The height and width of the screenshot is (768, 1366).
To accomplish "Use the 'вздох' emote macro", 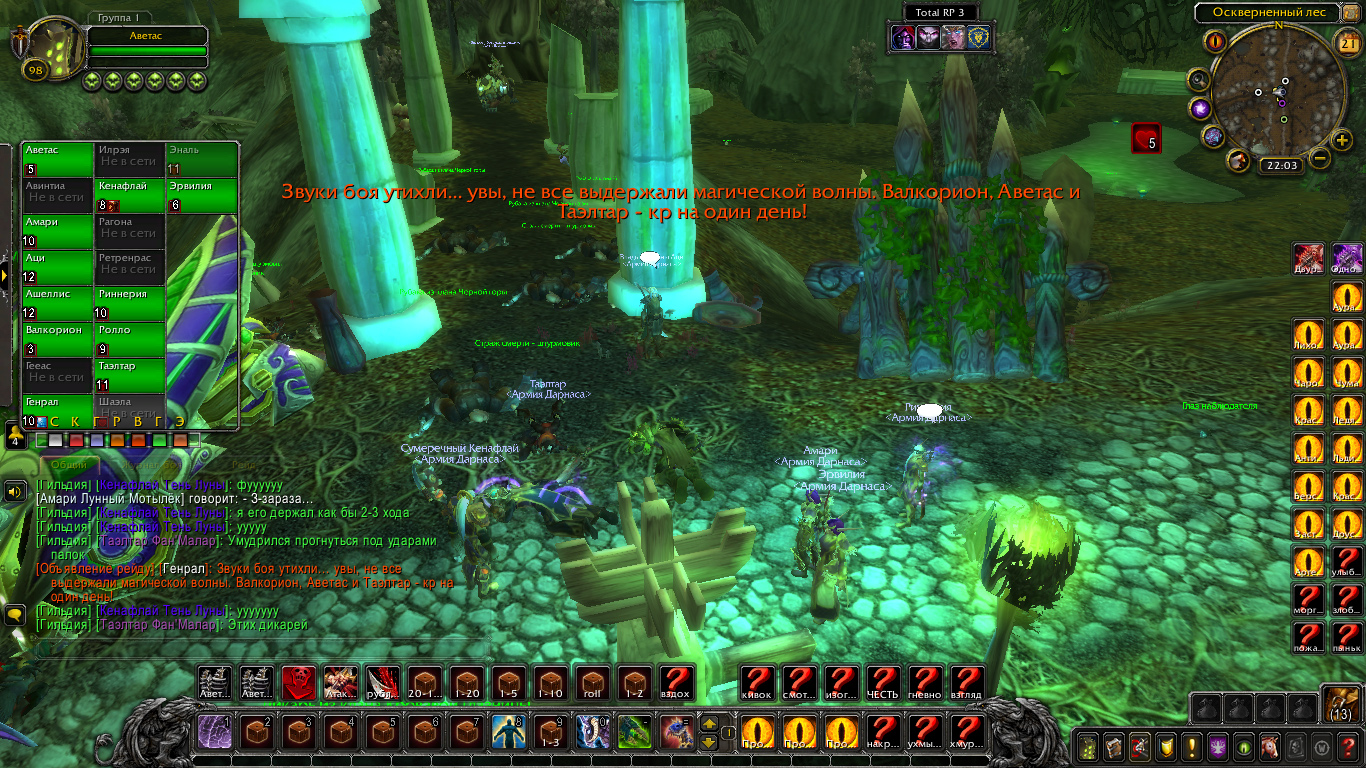I will click(x=677, y=683).
